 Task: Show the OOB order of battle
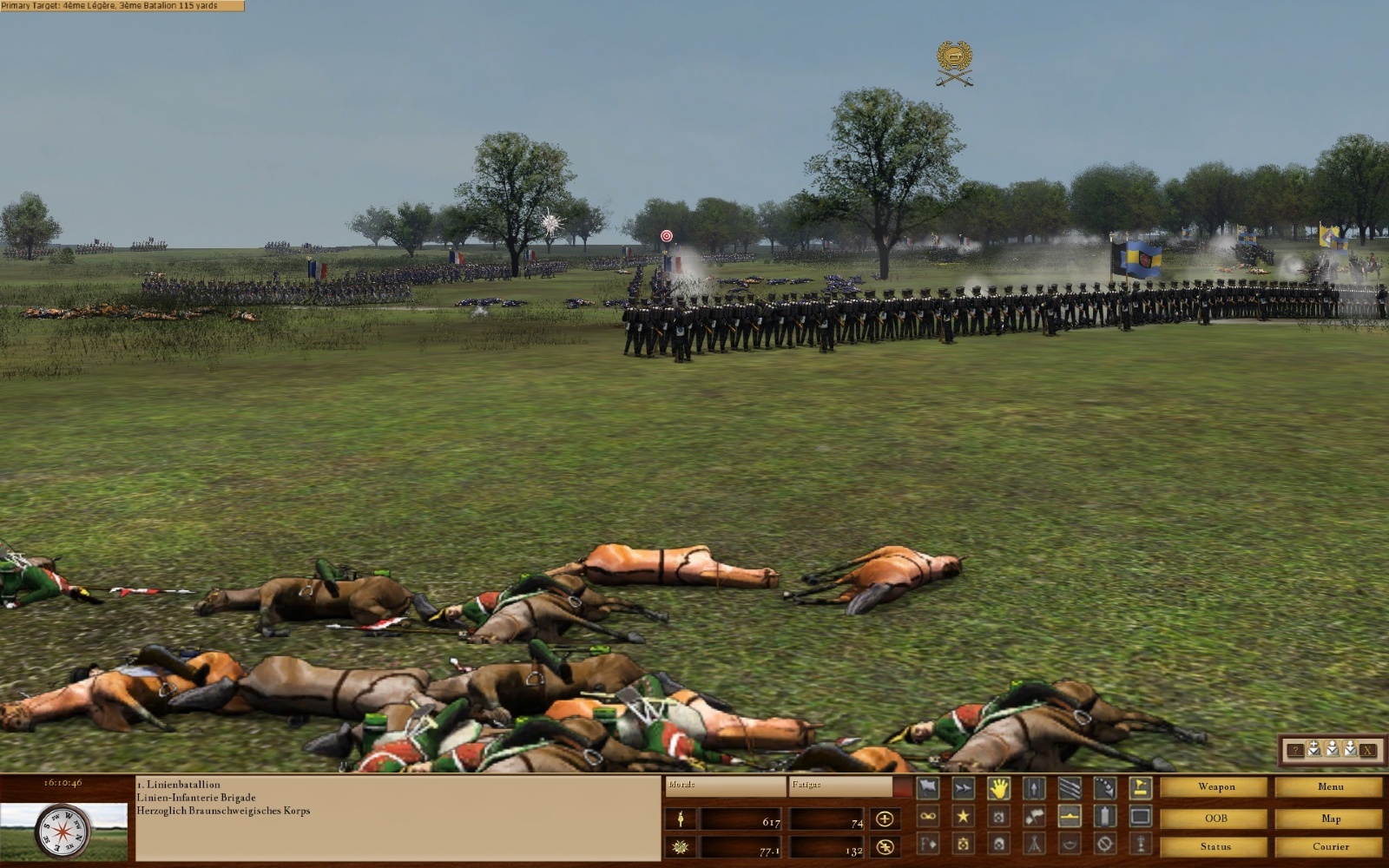coord(1215,818)
